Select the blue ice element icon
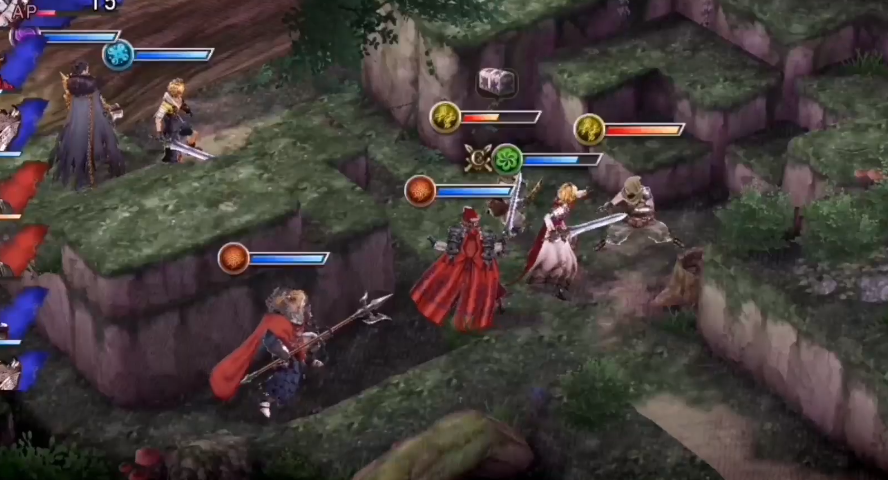Viewport: 888px width, 480px height. click(118, 54)
